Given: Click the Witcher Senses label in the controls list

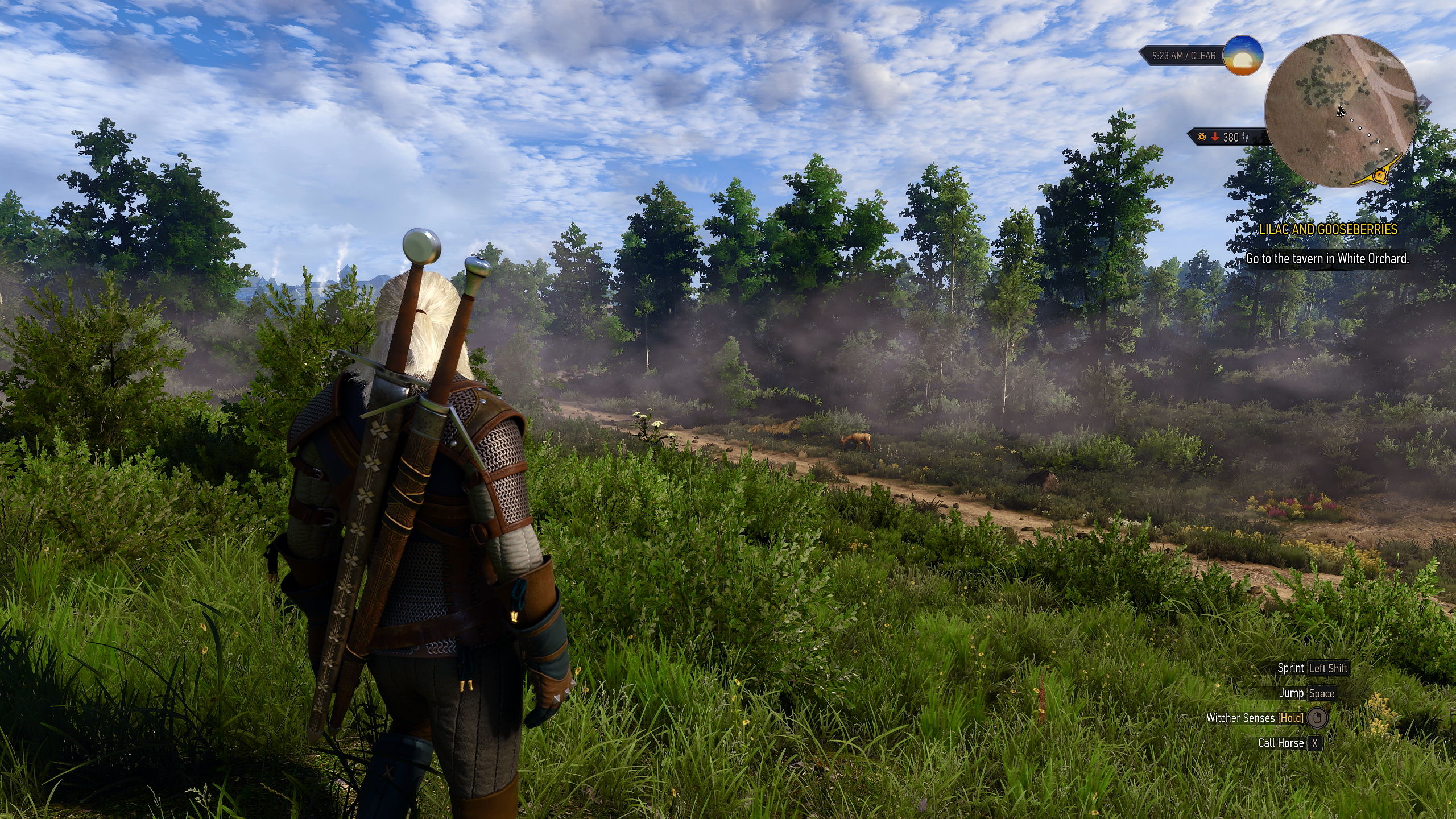Looking at the screenshot, I should pyautogui.click(x=1242, y=717).
